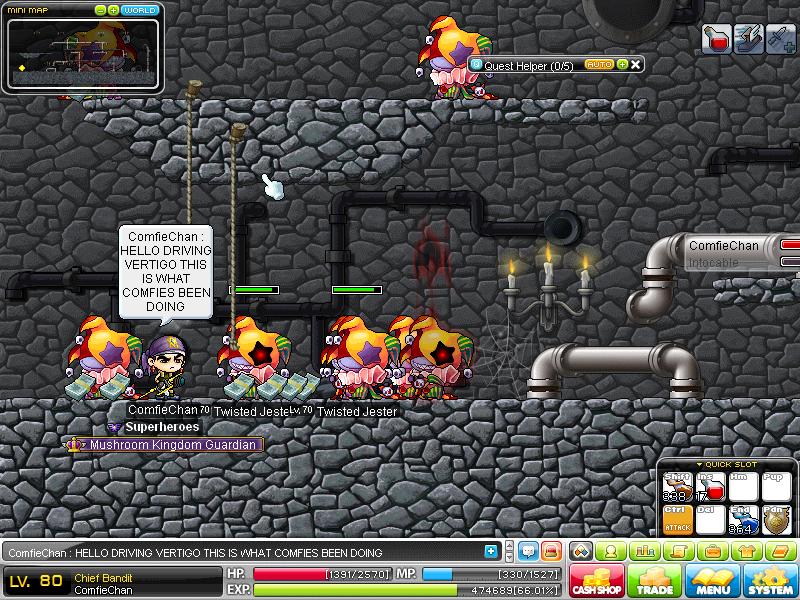Open the System menu
Image resolution: width=800 pixels, height=600 pixels.
(771, 581)
